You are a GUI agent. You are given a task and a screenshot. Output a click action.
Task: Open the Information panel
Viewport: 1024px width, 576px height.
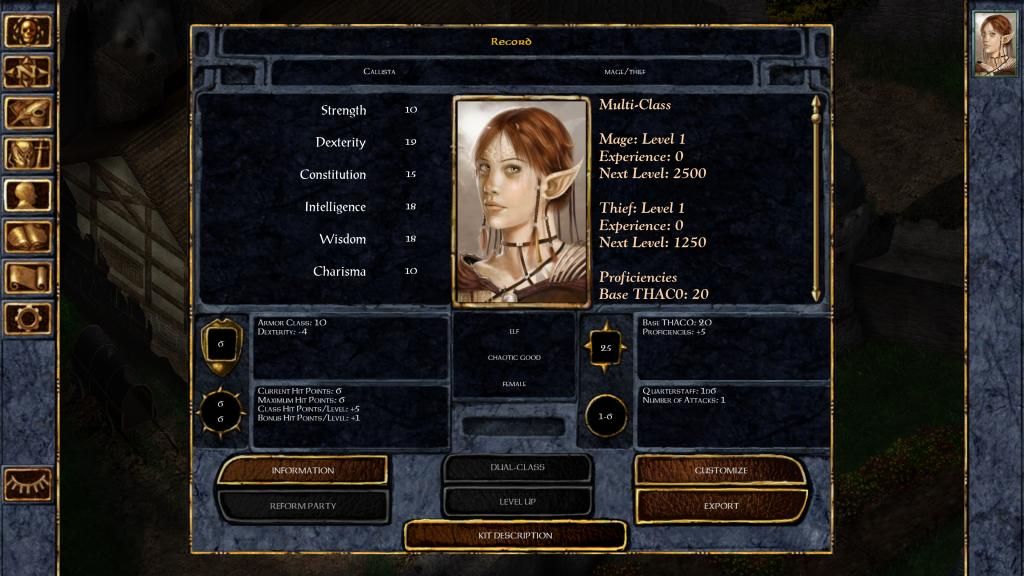(x=302, y=470)
